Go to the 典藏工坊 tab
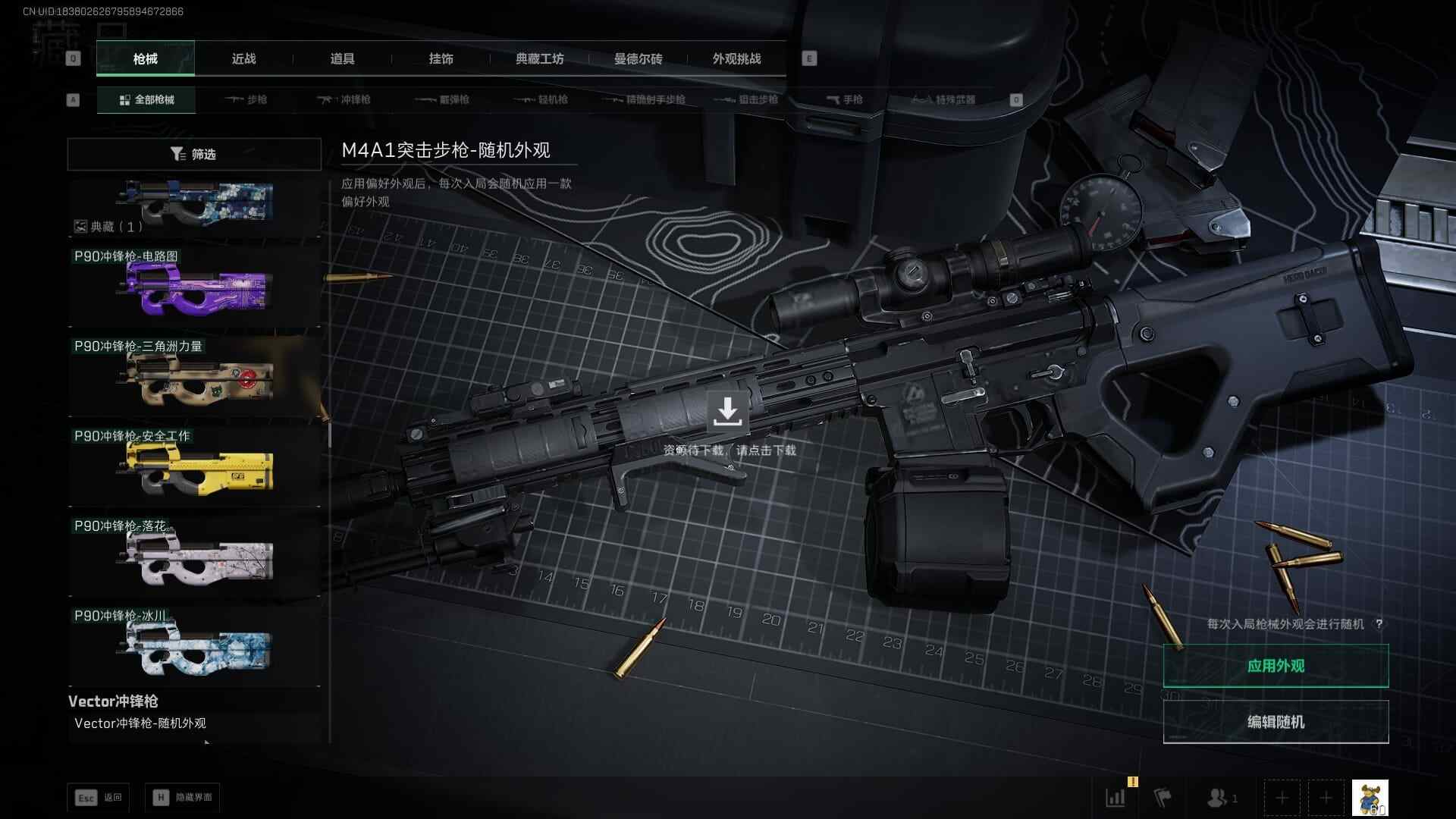The width and height of the screenshot is (1456, 819). [x=539, y=58]
